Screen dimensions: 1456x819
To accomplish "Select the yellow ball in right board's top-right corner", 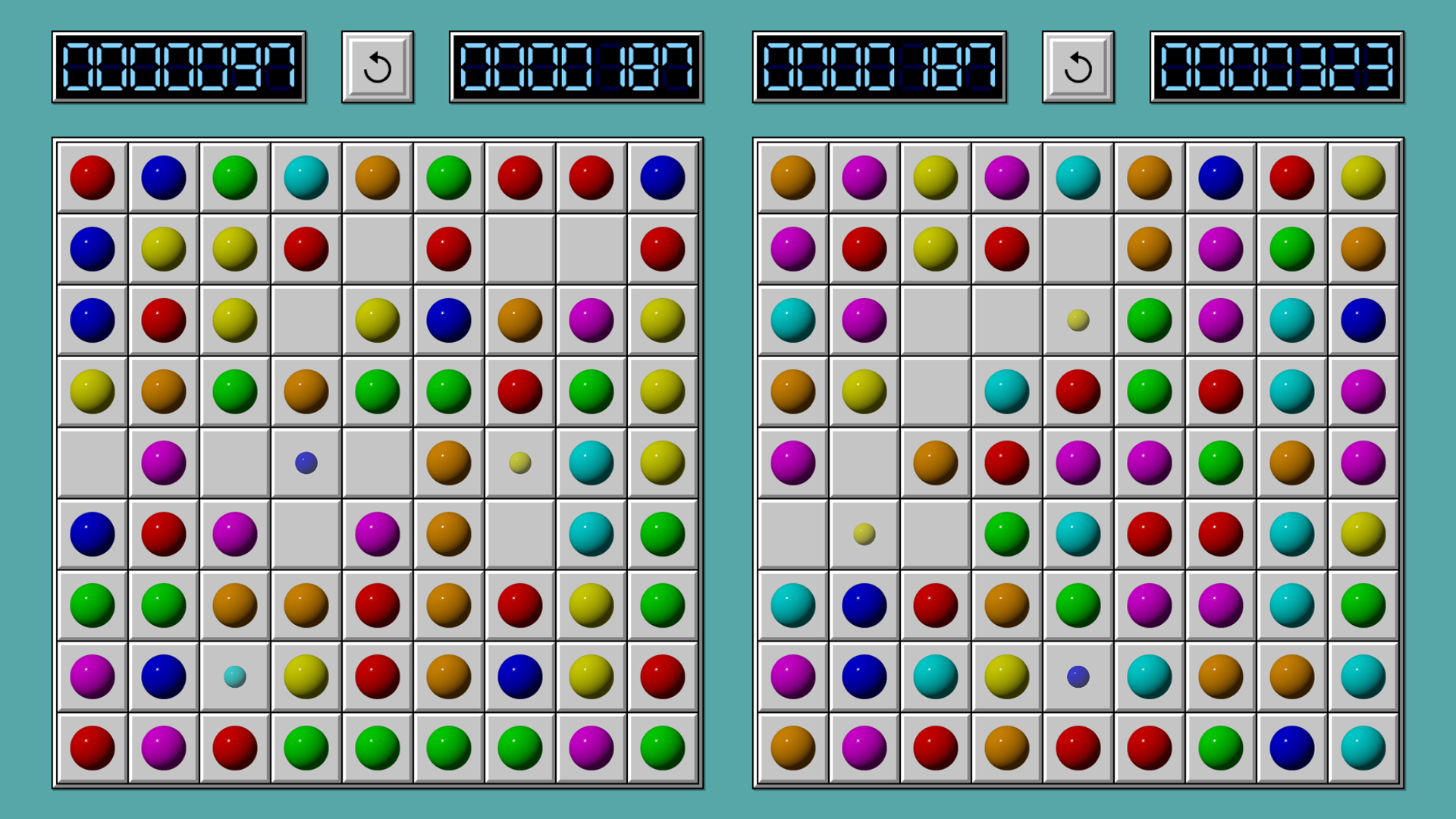I will pyautogui.click(x=1363, y=177).
